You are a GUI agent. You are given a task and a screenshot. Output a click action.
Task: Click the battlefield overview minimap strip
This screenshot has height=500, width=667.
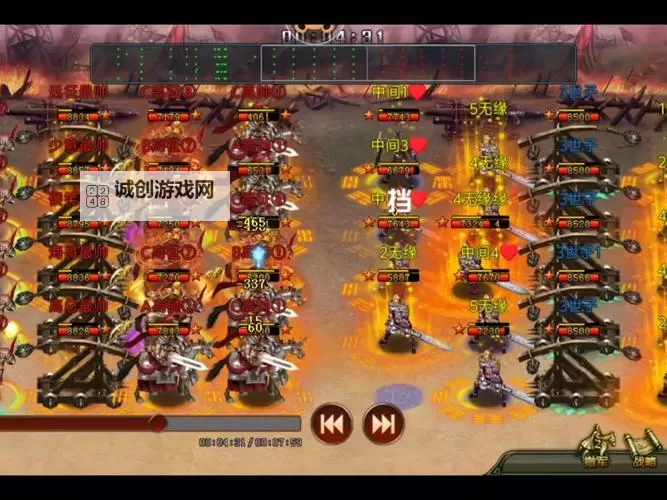tap(333, 63)
